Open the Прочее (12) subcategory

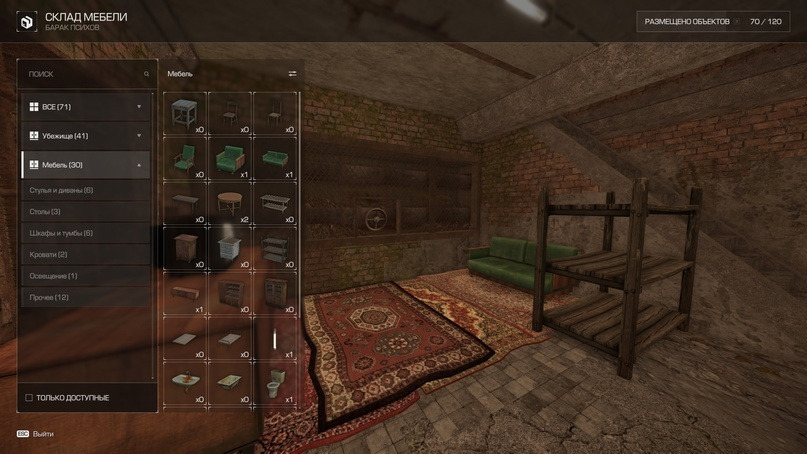[x=87, y=298]
